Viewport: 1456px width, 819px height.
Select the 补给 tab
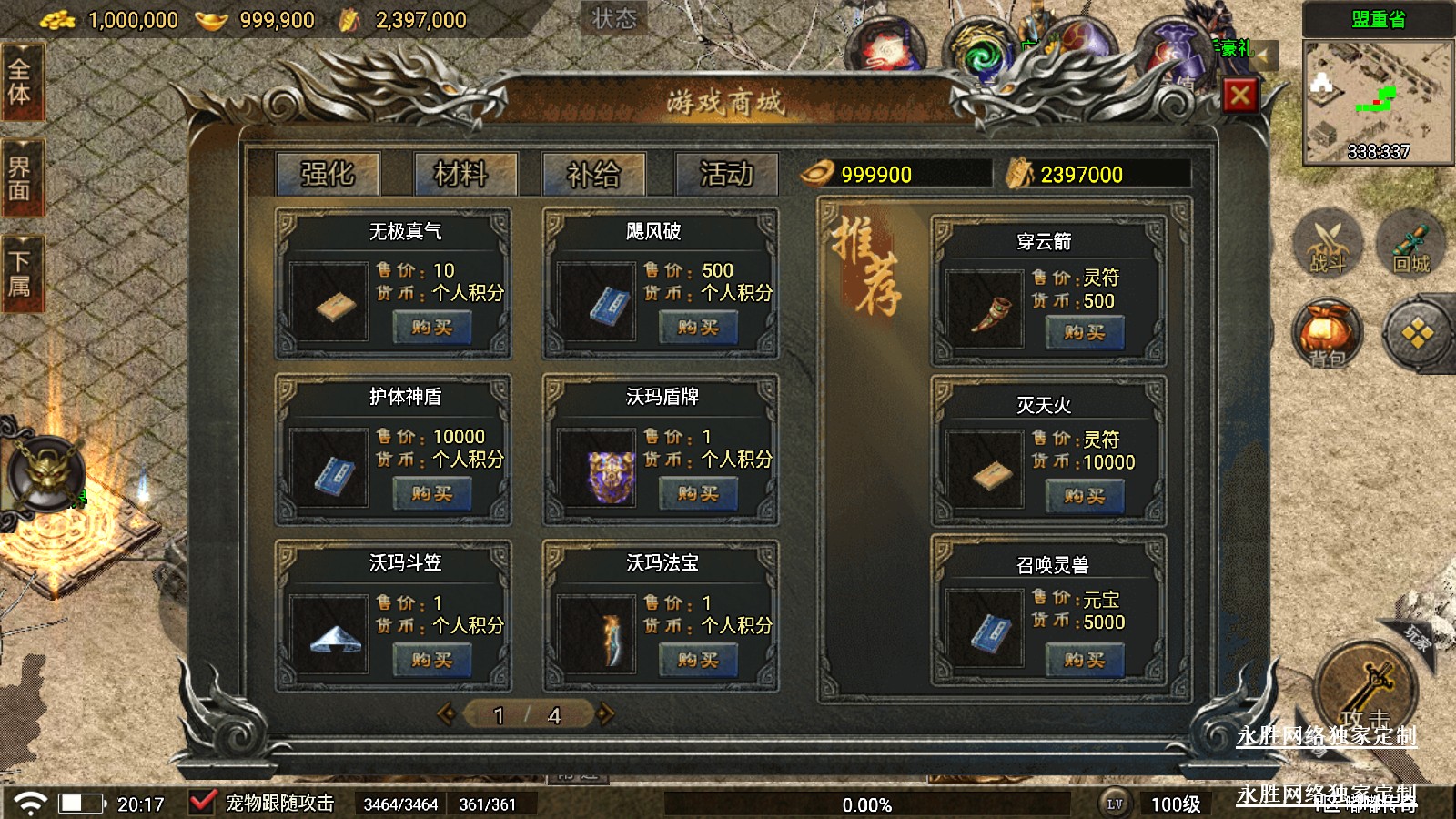tap(593, 173)
